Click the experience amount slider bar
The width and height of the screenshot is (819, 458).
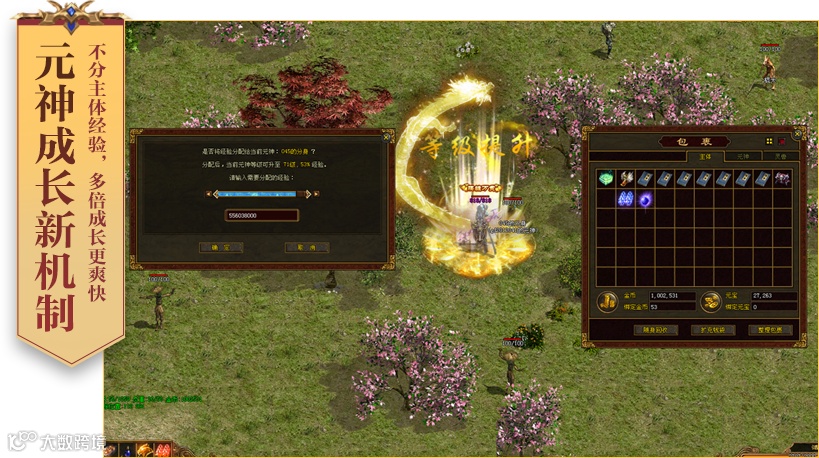click(x=262, y=194)
